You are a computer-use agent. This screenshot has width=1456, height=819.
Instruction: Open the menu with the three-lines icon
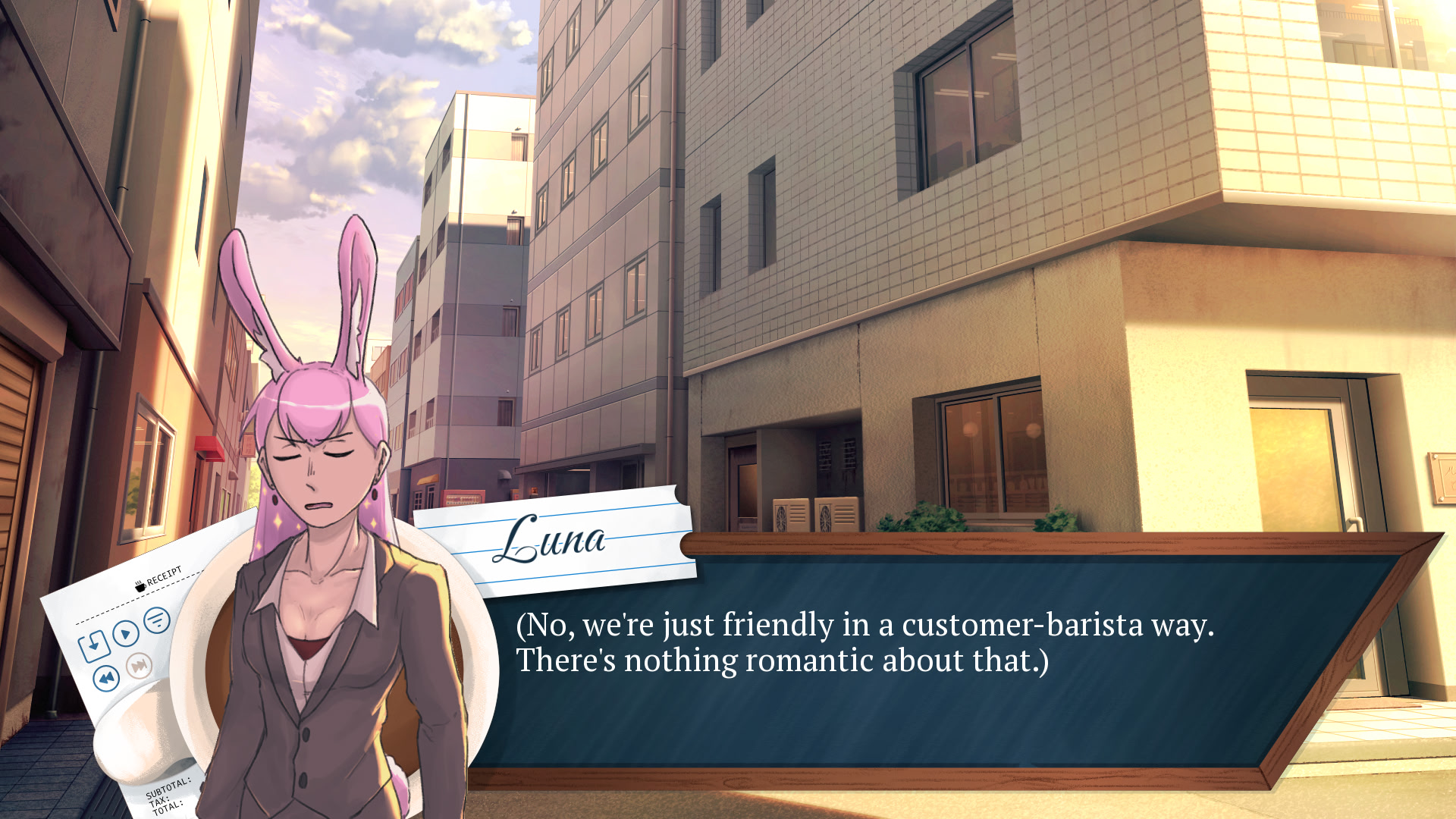(157, 620)
